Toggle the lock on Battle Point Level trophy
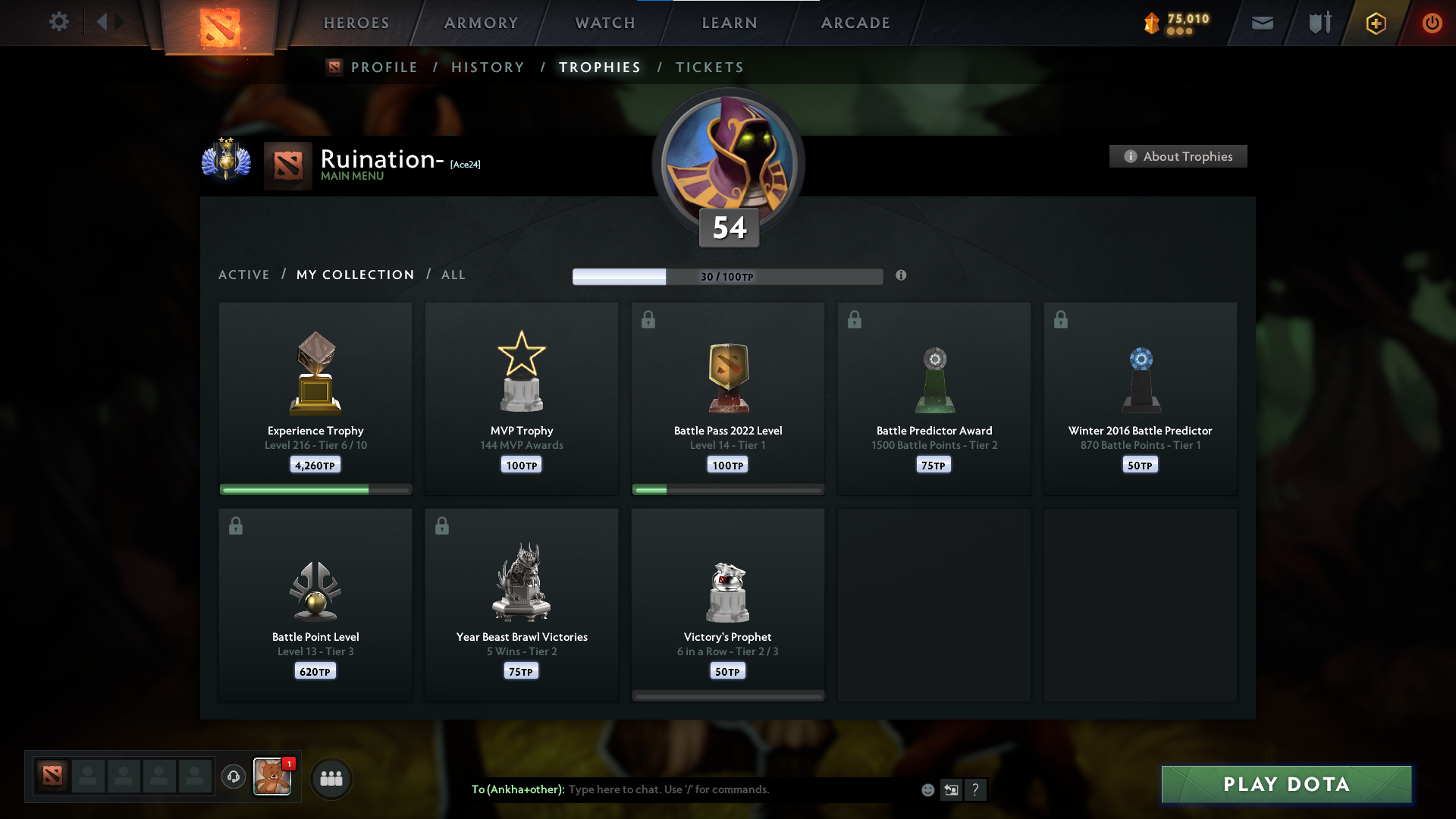Viewport: 1456px width, 819px height. tap(236, 526)
